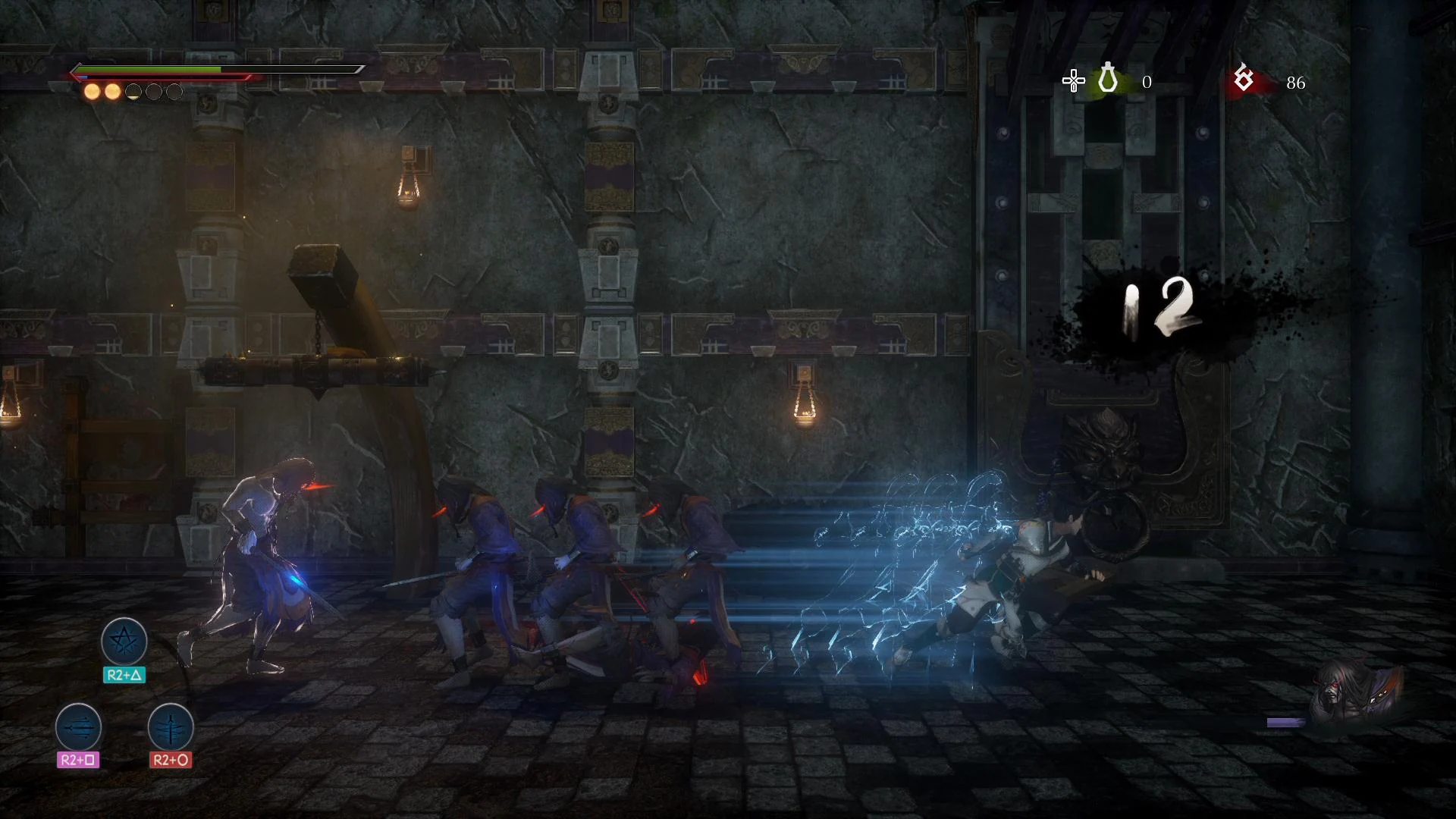Select the currency total showing 86

point(1296,83)
